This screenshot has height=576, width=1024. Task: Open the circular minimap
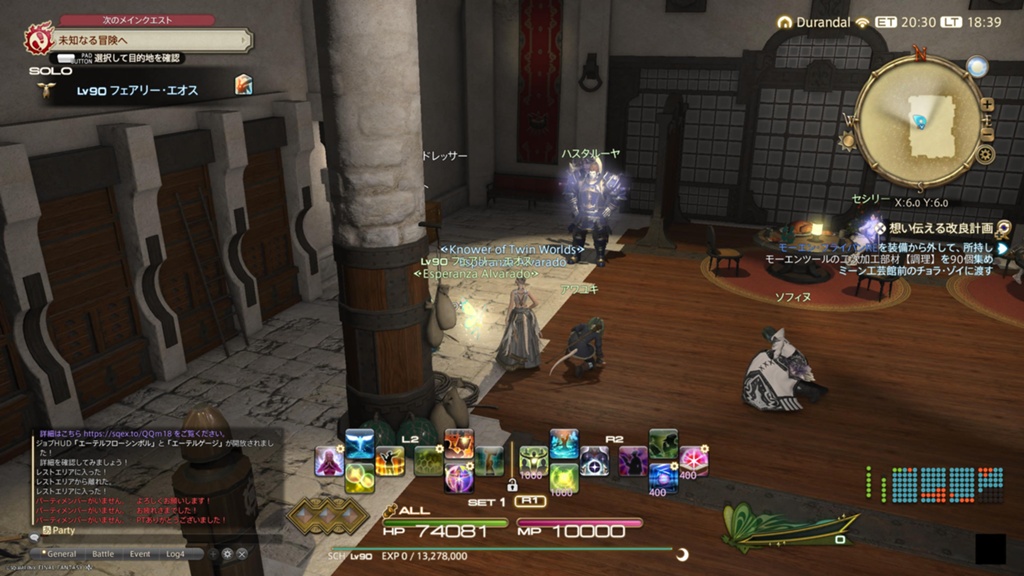click(x=918, y=122)
